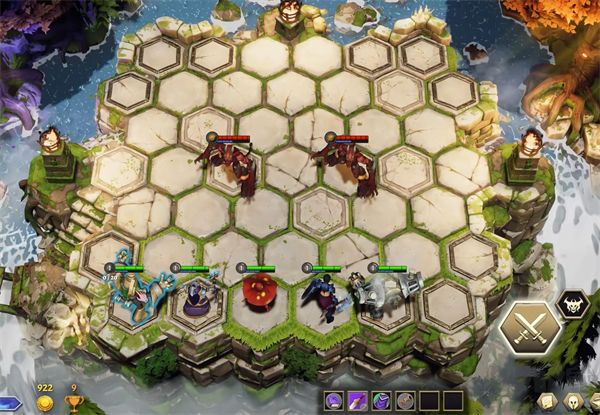Screen dimensions: 600x415
Task: Open the gold trophy icon
Action: (x=73, y=403)
